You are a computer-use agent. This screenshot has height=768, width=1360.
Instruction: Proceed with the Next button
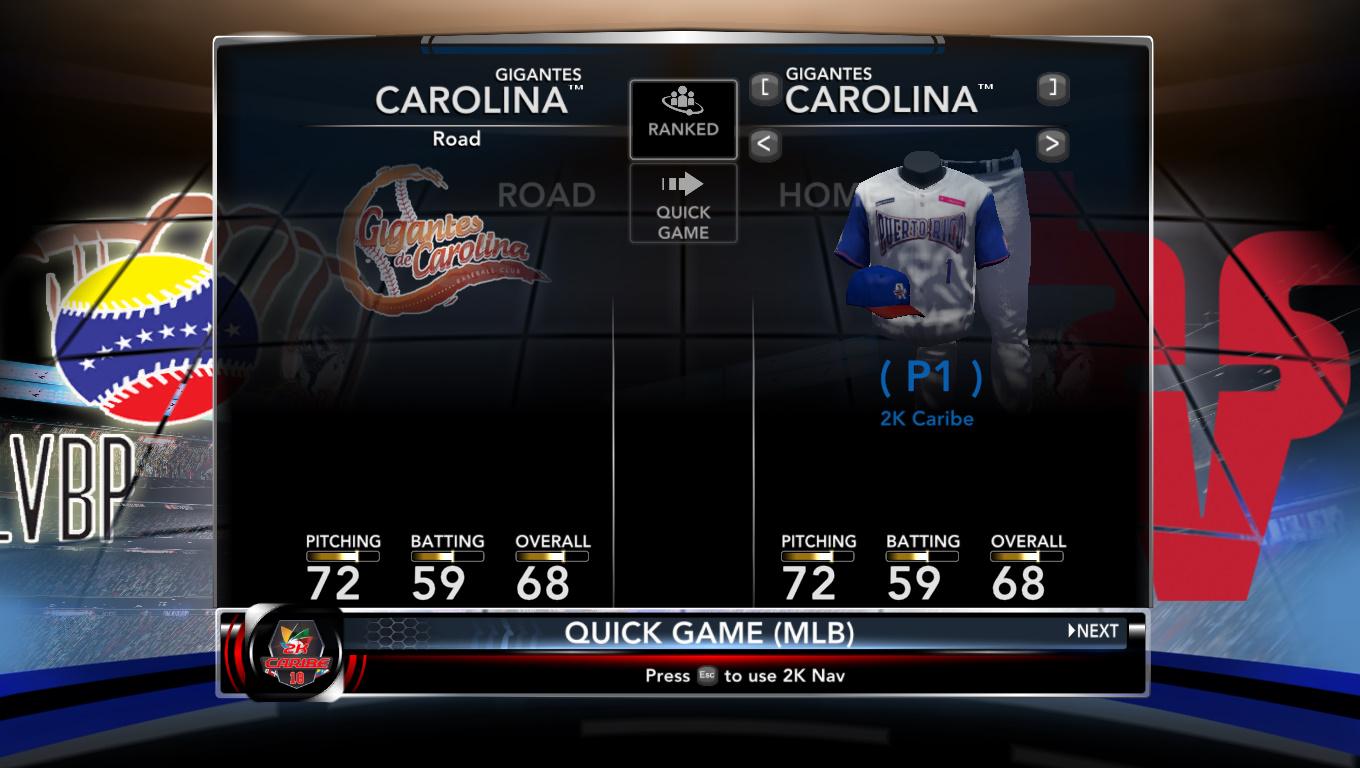pyautogui.click(x=1093, y=631)
